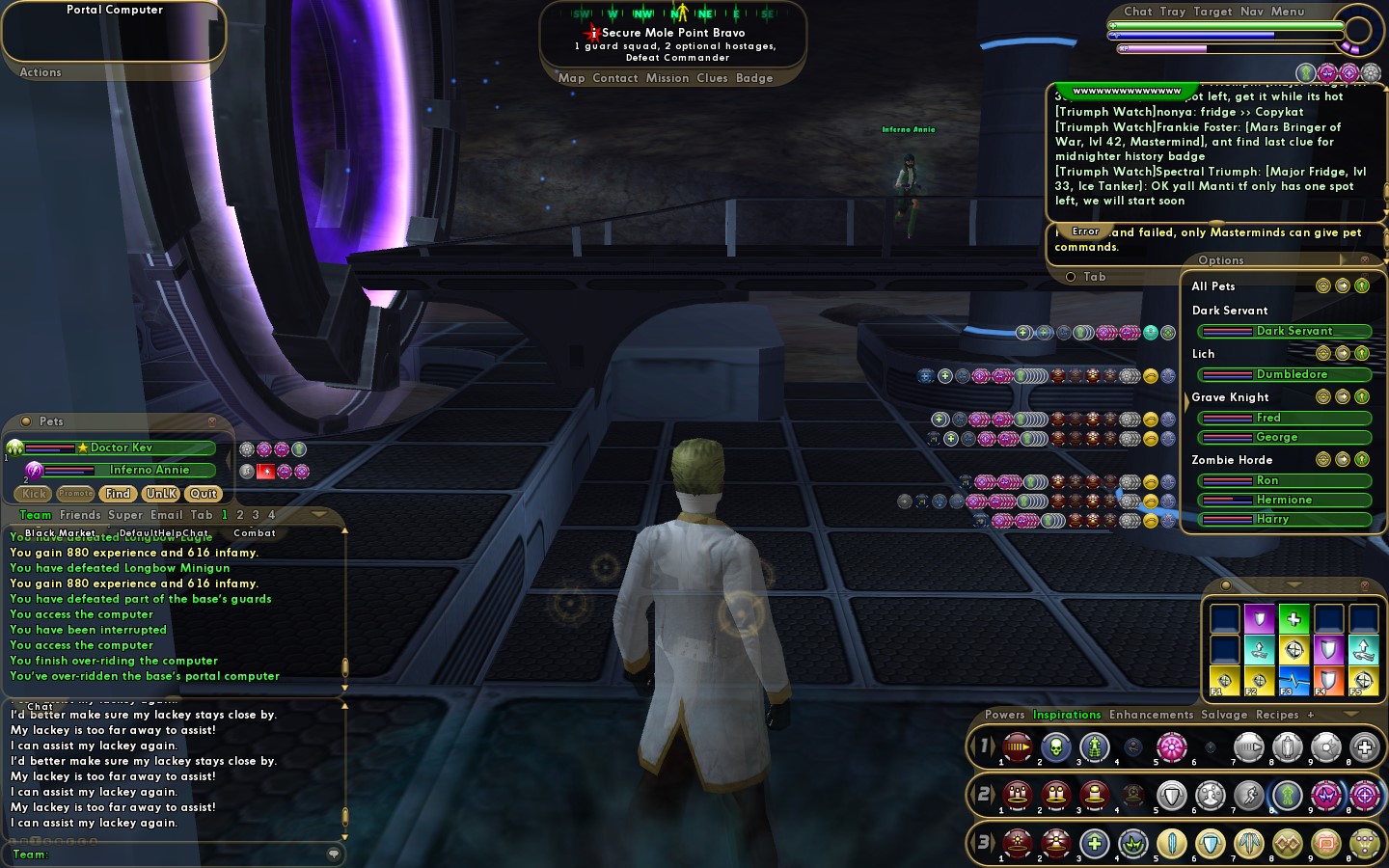The width and height of the screenshot is (1389, 868).
Task: Open the Contact window
Action: tap(614, 78)
